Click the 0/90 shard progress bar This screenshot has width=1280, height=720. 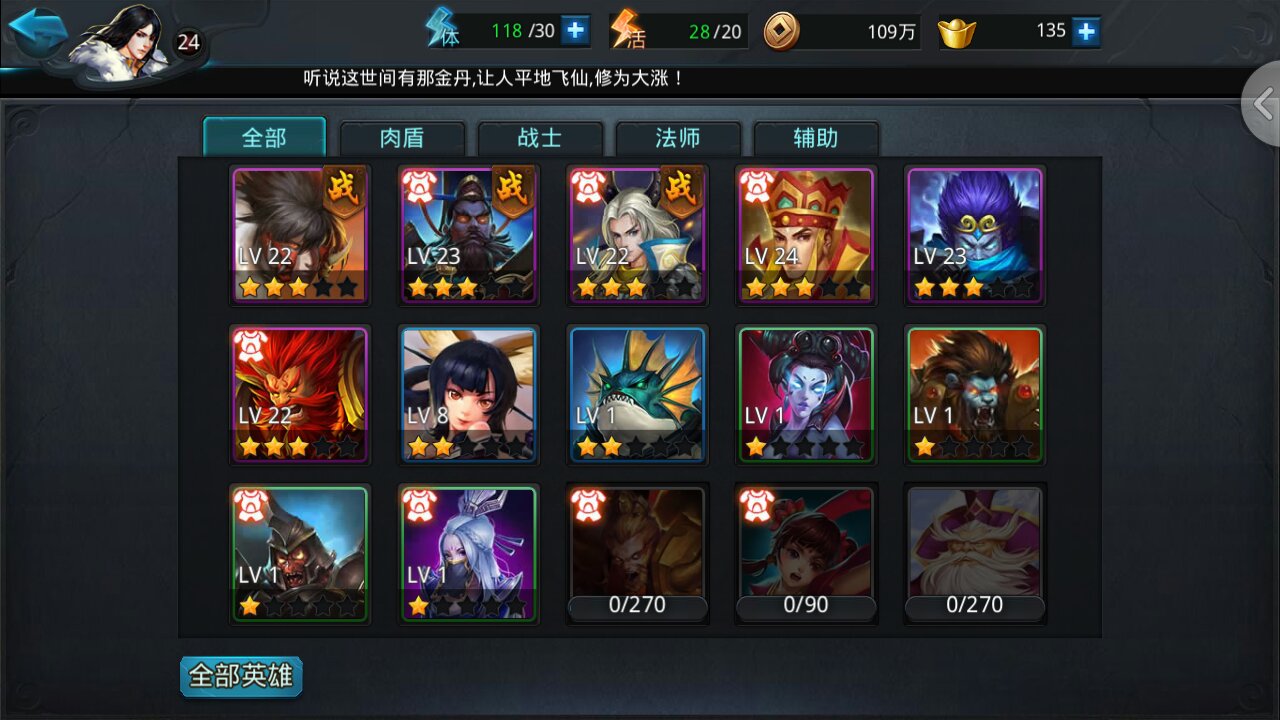click(x=806, y=605)
